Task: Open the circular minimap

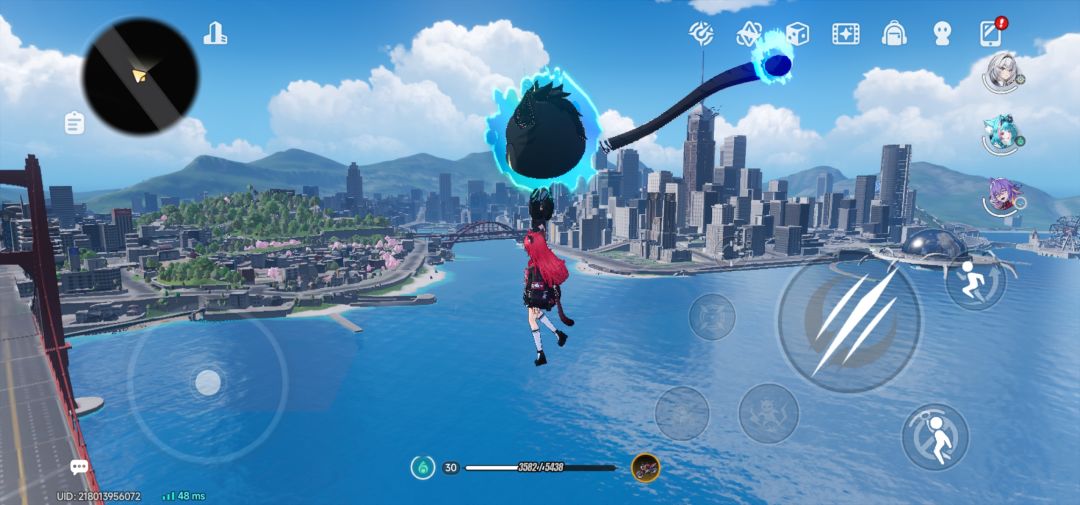Action: 140,75
